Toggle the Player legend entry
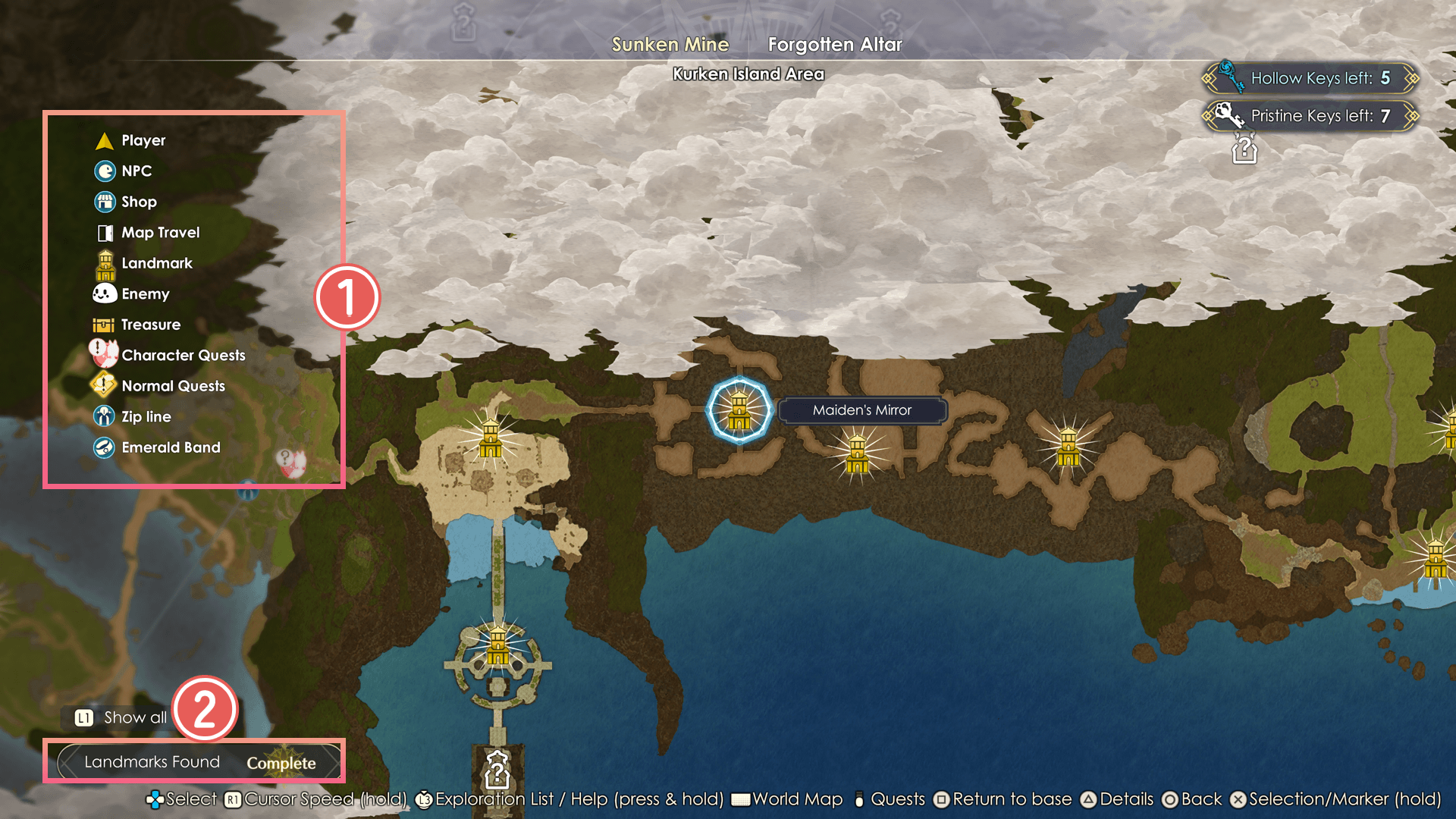1456x819 pixels. point(143,141)
